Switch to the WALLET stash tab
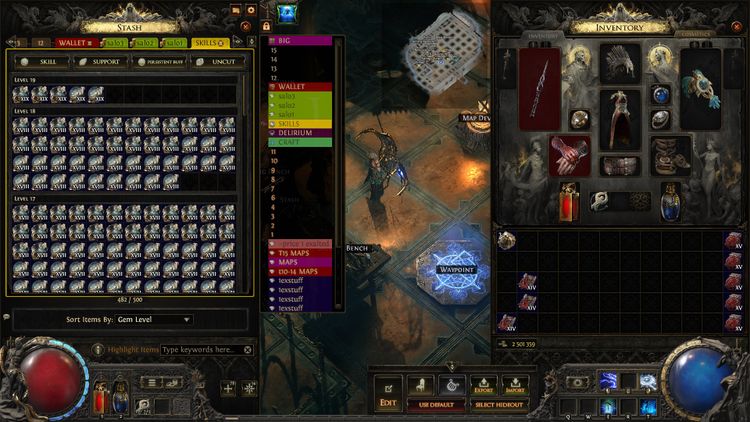This screenshot has width=750, height=422. [76, 43]
